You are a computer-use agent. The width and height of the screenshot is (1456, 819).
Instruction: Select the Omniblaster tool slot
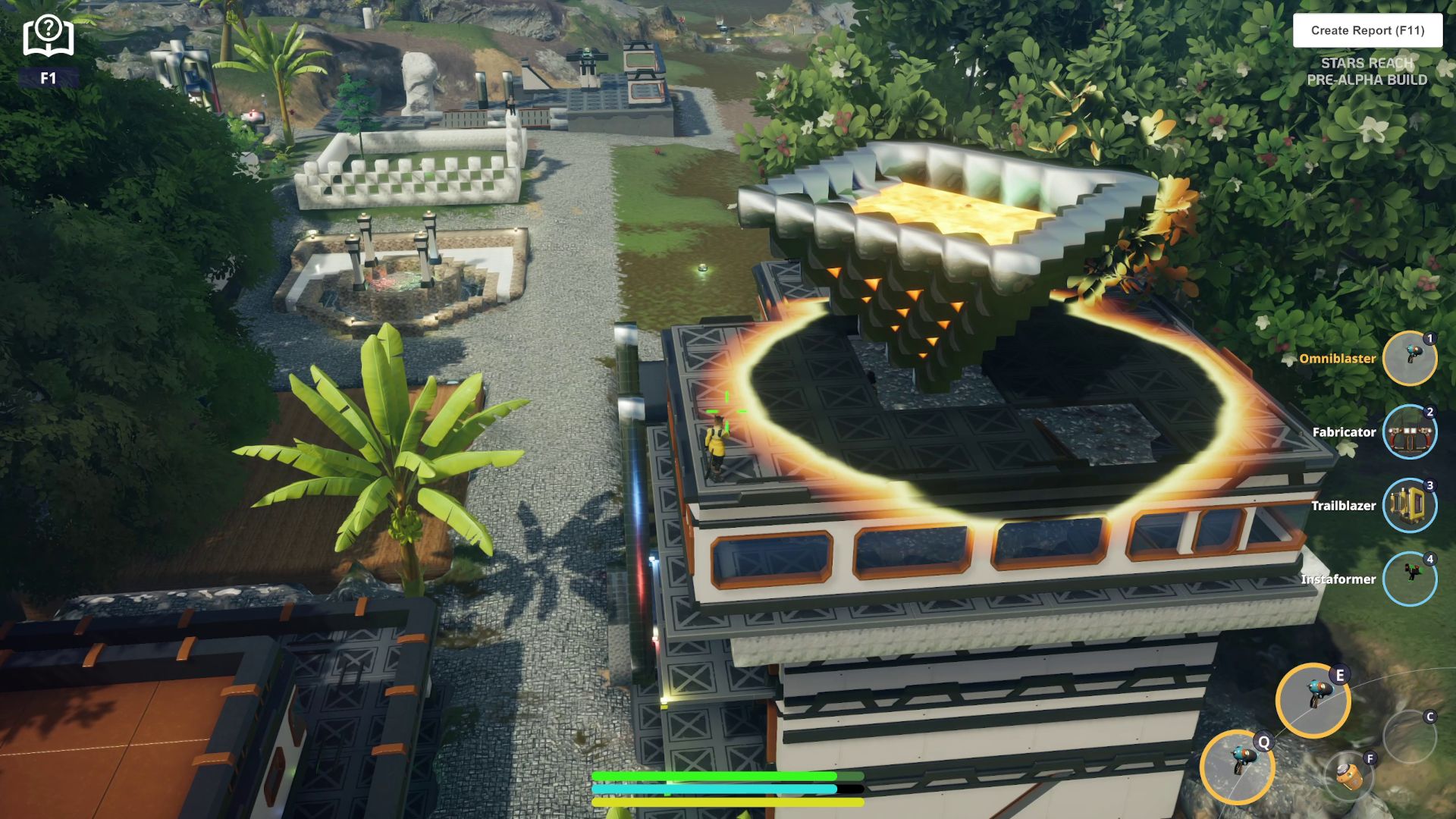tap(1409, 358)
